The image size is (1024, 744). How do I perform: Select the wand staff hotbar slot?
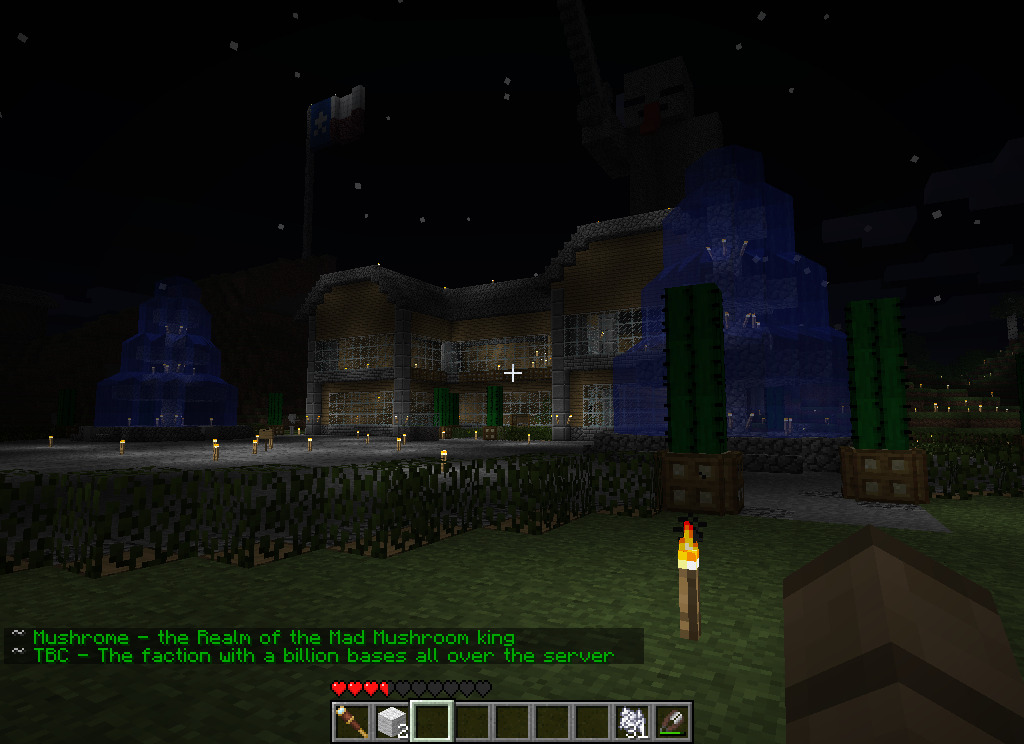tap(352, 721)
